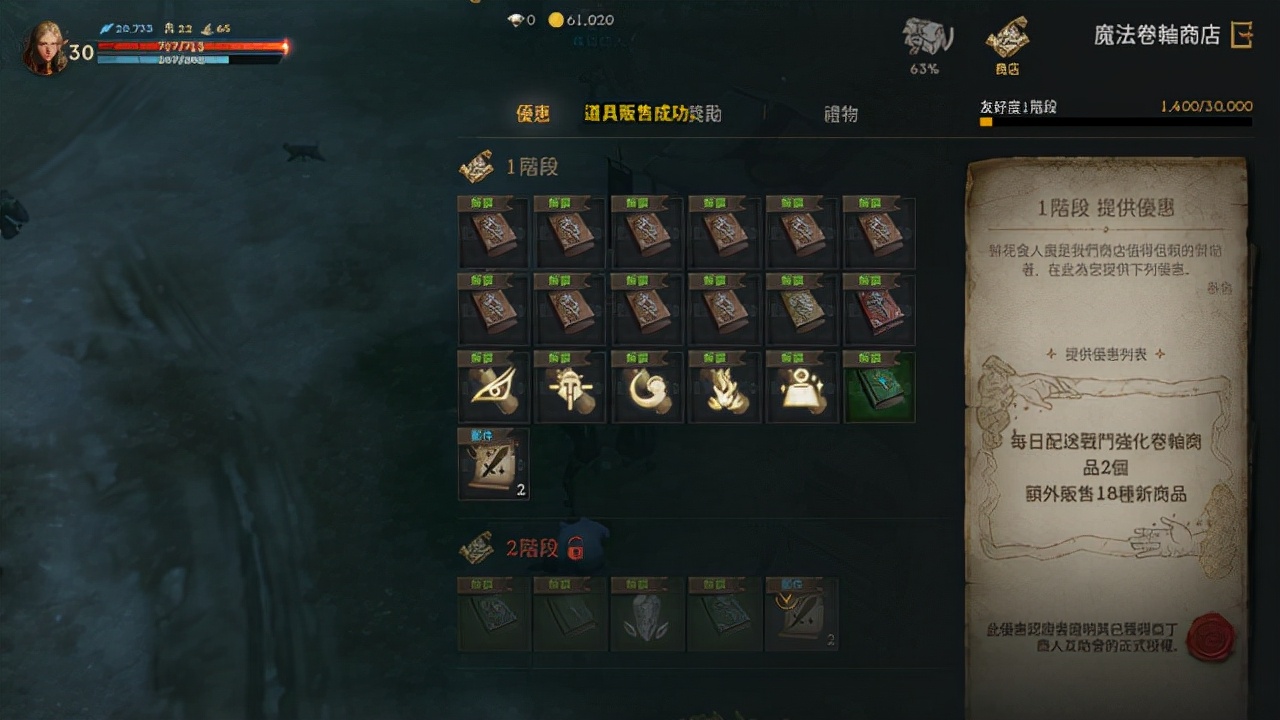Click the exit icon next to 魔法卷軸商店
The image size is (1280, 720).
(x=1243, y=33)
